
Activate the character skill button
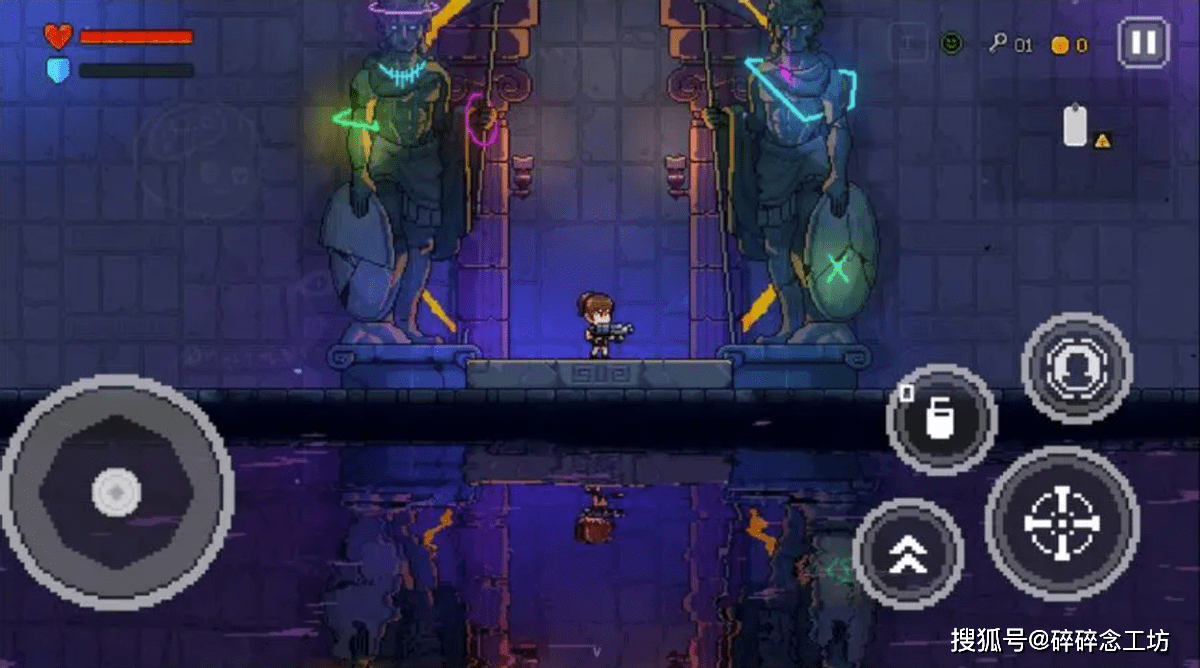pos(1076,368)
